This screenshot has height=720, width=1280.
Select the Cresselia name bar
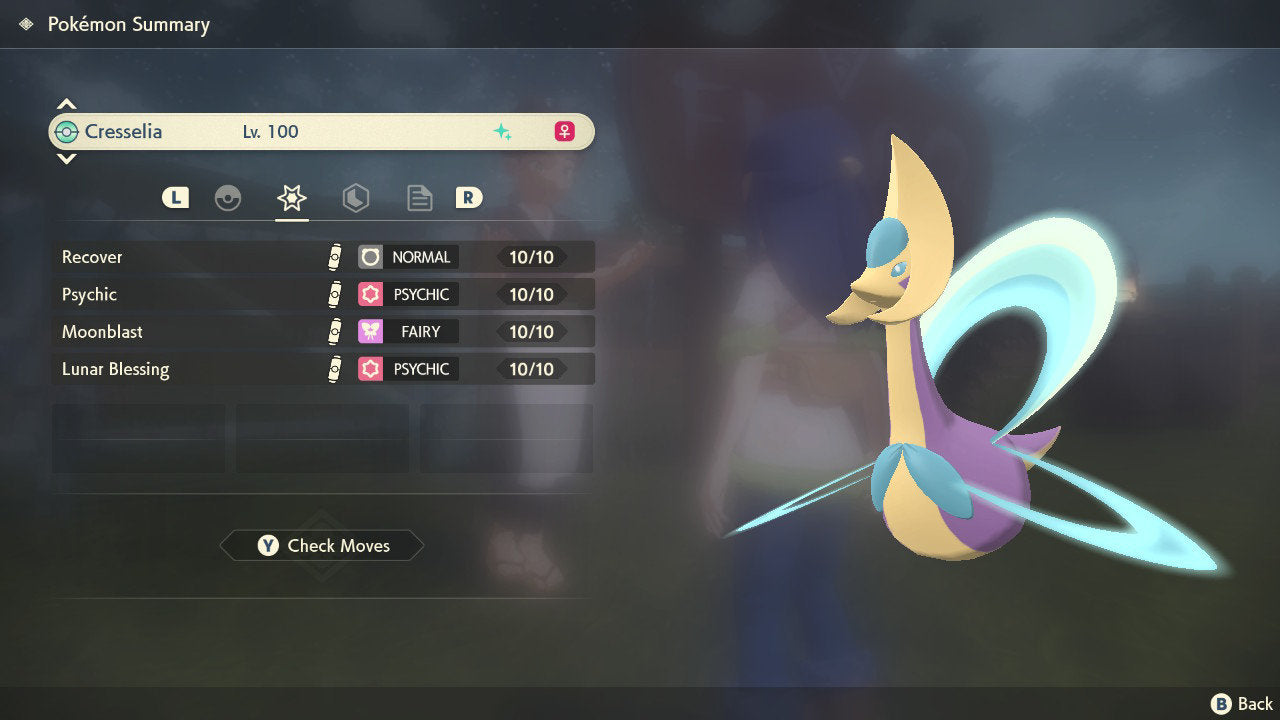pyautogui.click(x=320, y=131)
